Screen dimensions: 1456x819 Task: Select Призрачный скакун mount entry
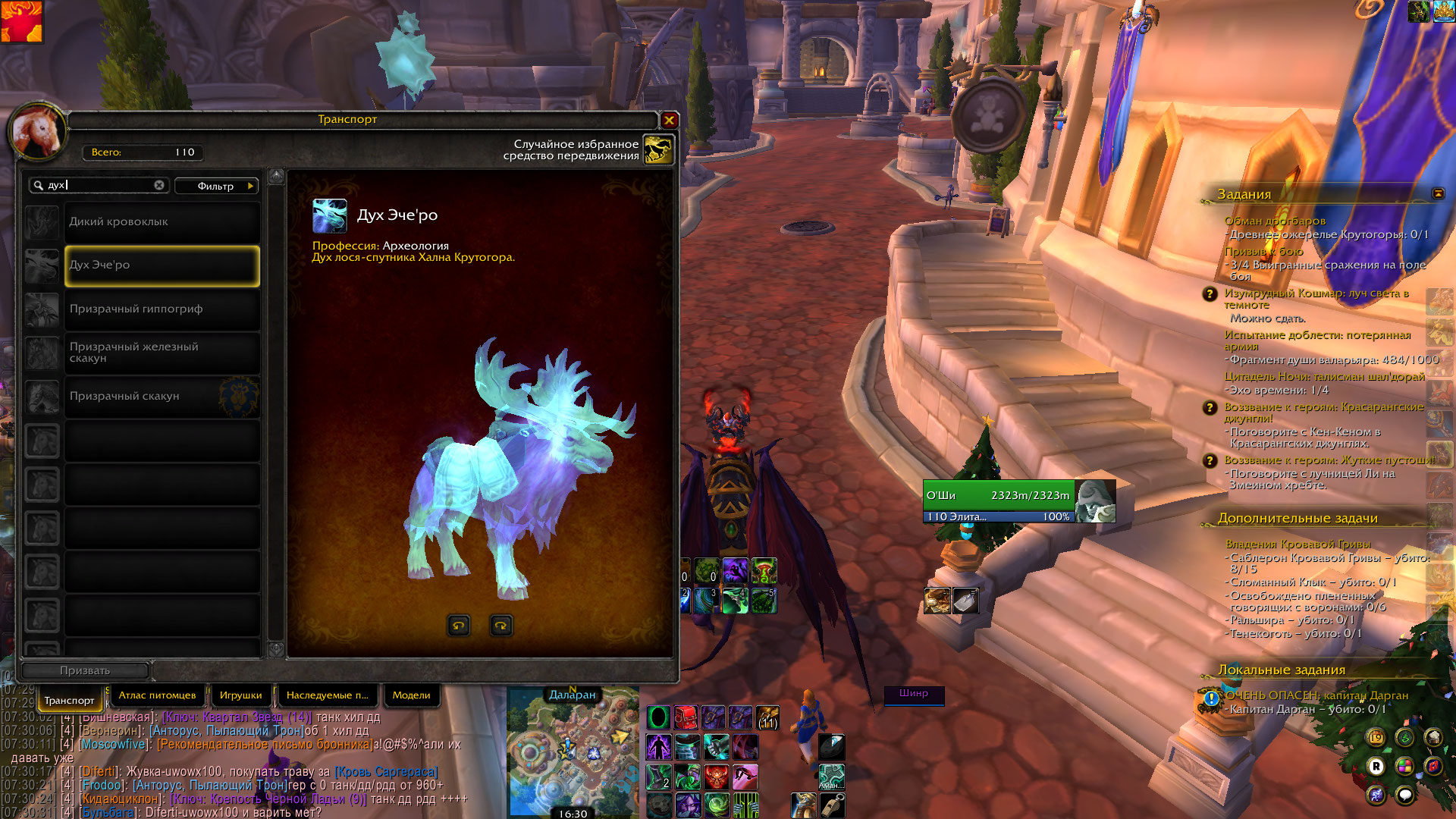(162, 396)
